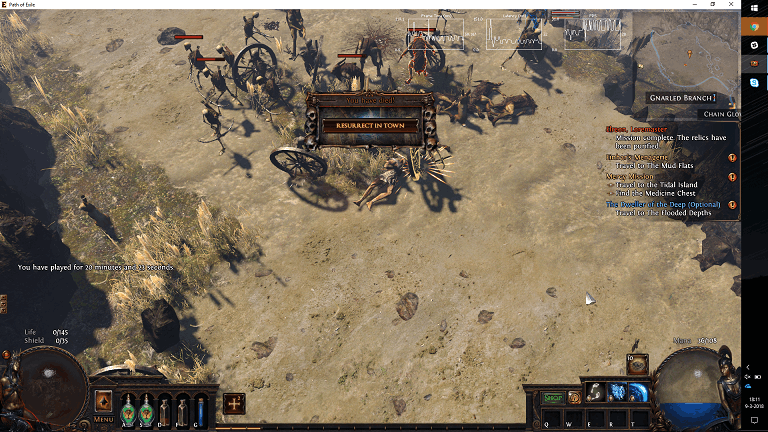Maximize the game window
The image size is (768, 432).
point(731,5)
